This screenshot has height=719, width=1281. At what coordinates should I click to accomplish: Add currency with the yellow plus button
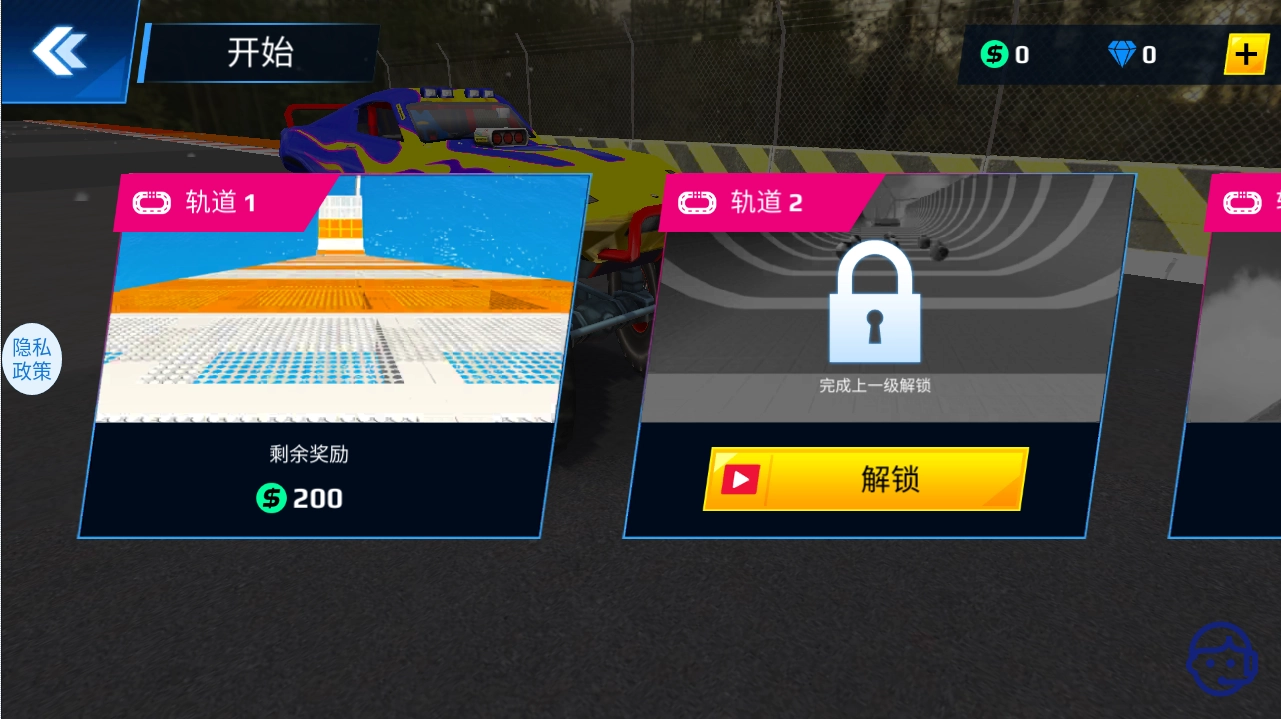point(1246,54)
